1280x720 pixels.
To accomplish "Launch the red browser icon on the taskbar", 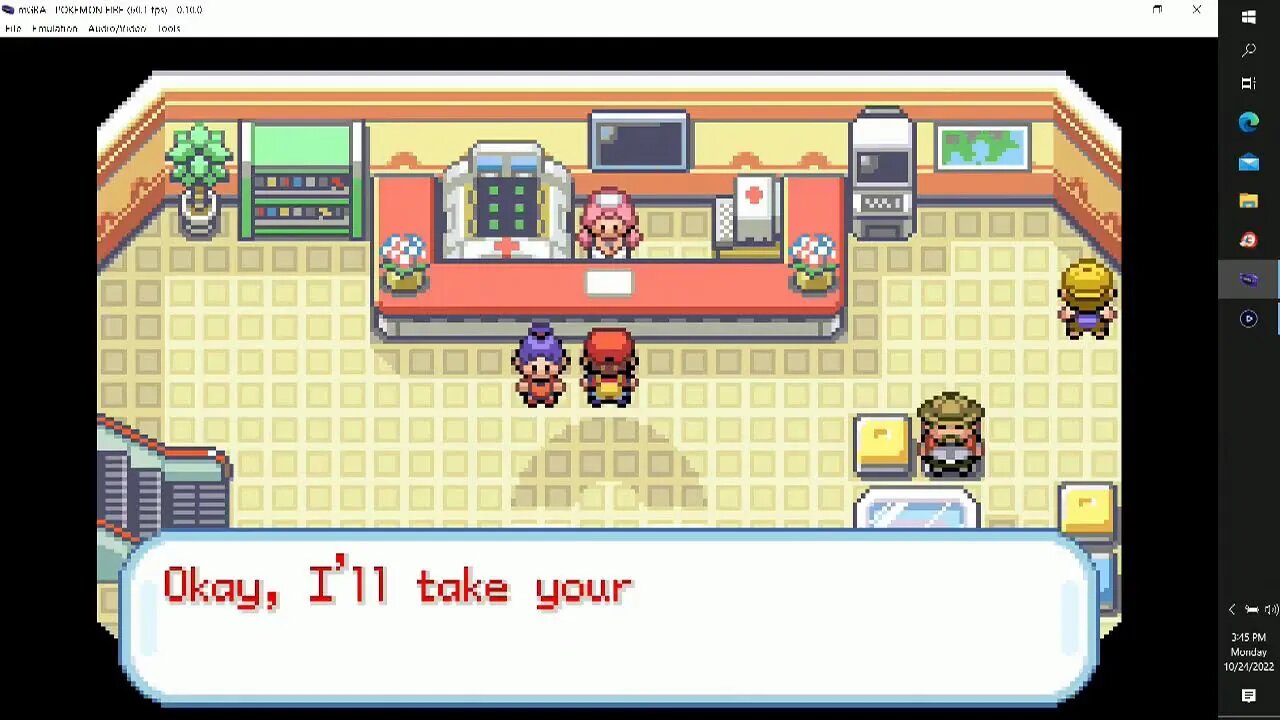I will pos(1248,239).
